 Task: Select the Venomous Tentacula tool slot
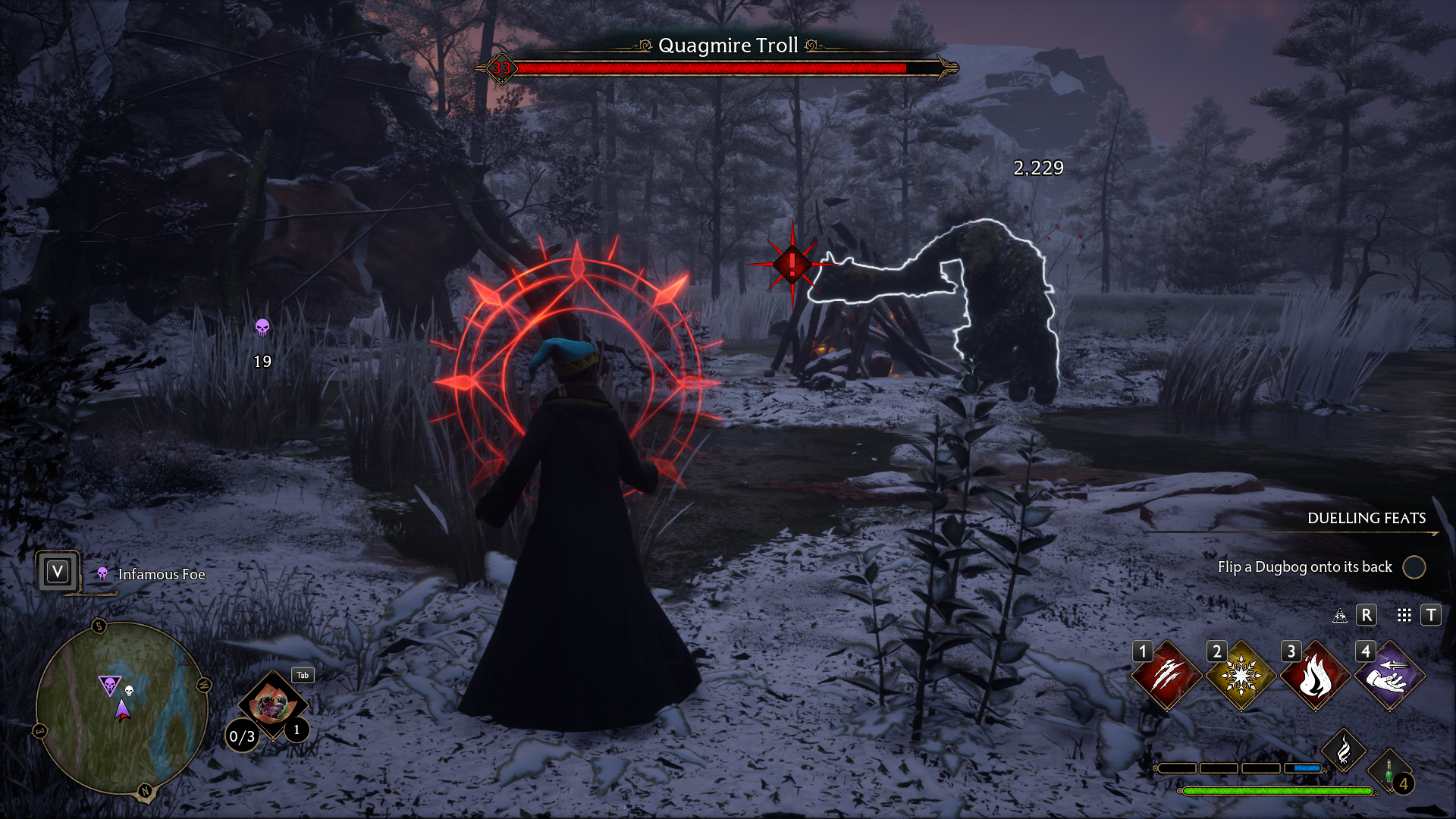pyautogui.click(x=271, y=705)
